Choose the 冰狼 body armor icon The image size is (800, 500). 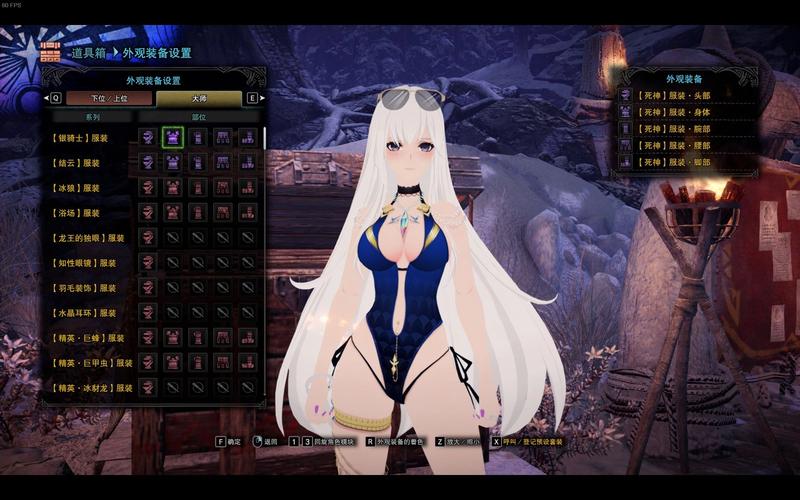pos(172,187)
